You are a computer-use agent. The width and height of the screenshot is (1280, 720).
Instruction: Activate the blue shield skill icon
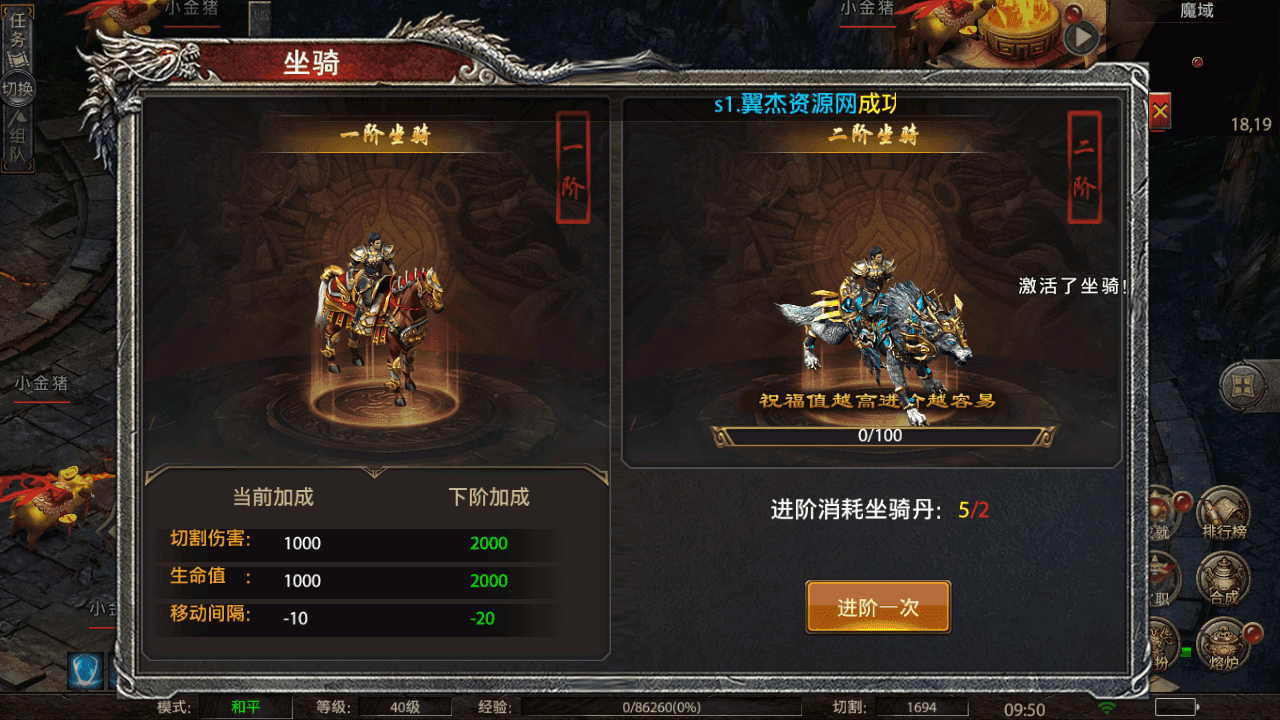click(x=85, y=670)
